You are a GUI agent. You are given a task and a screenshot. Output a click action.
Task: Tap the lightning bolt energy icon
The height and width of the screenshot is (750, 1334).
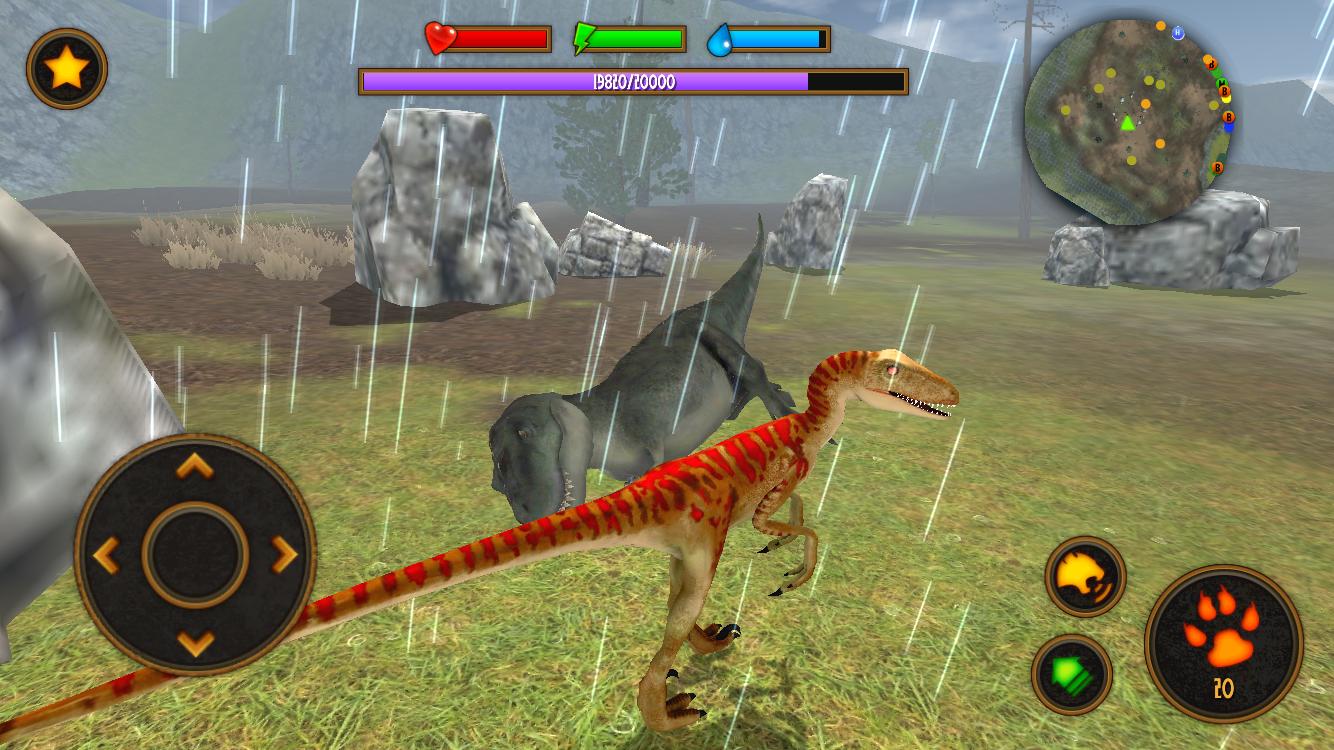coord(585,38)
